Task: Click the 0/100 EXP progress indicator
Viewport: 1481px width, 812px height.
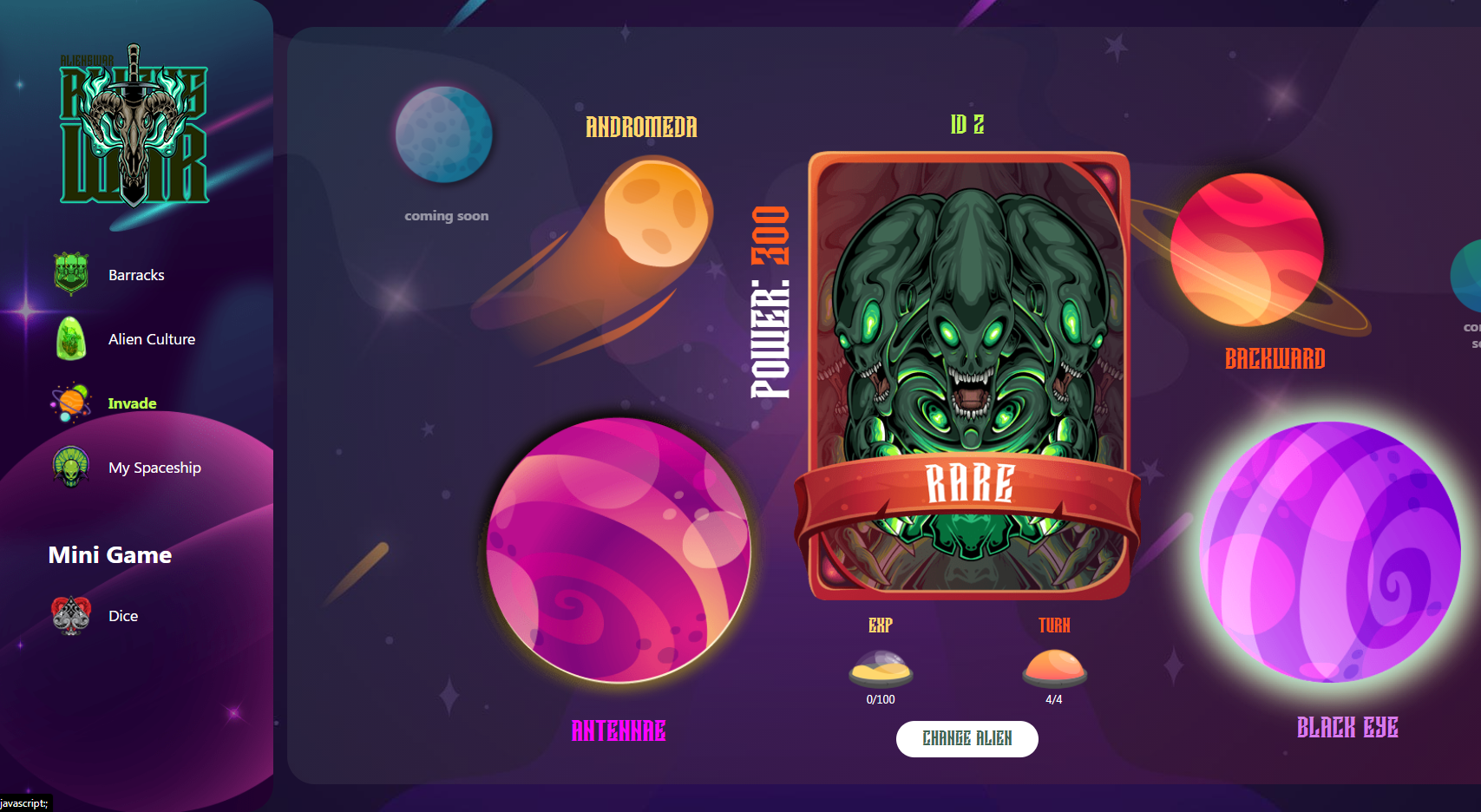Action: tap(880, 697)
